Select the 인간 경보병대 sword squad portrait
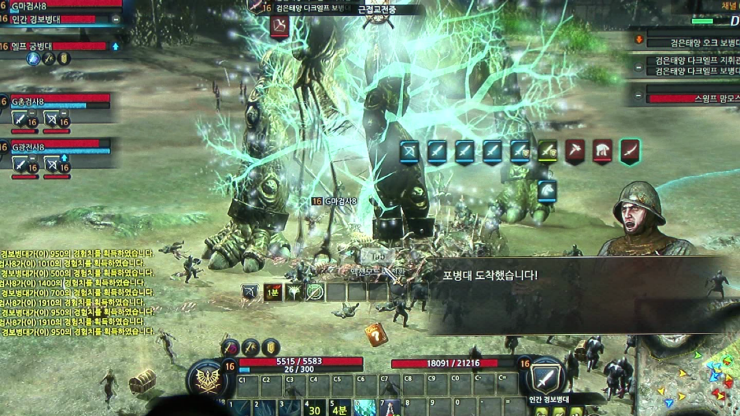 tap(546, 377)
